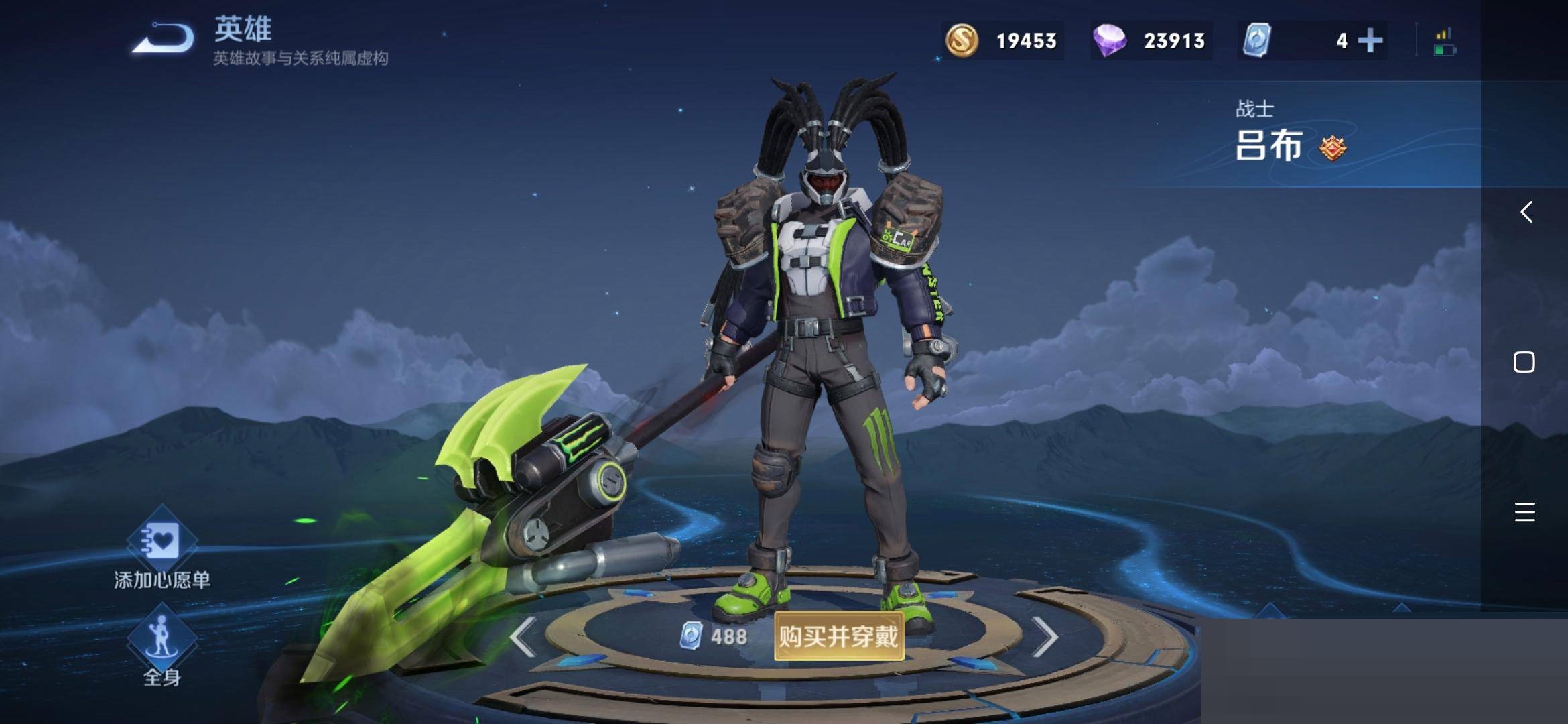This screenshot has height=724, width=1568.
Task: Show the previous skin with left arrow
Action: 523,636
